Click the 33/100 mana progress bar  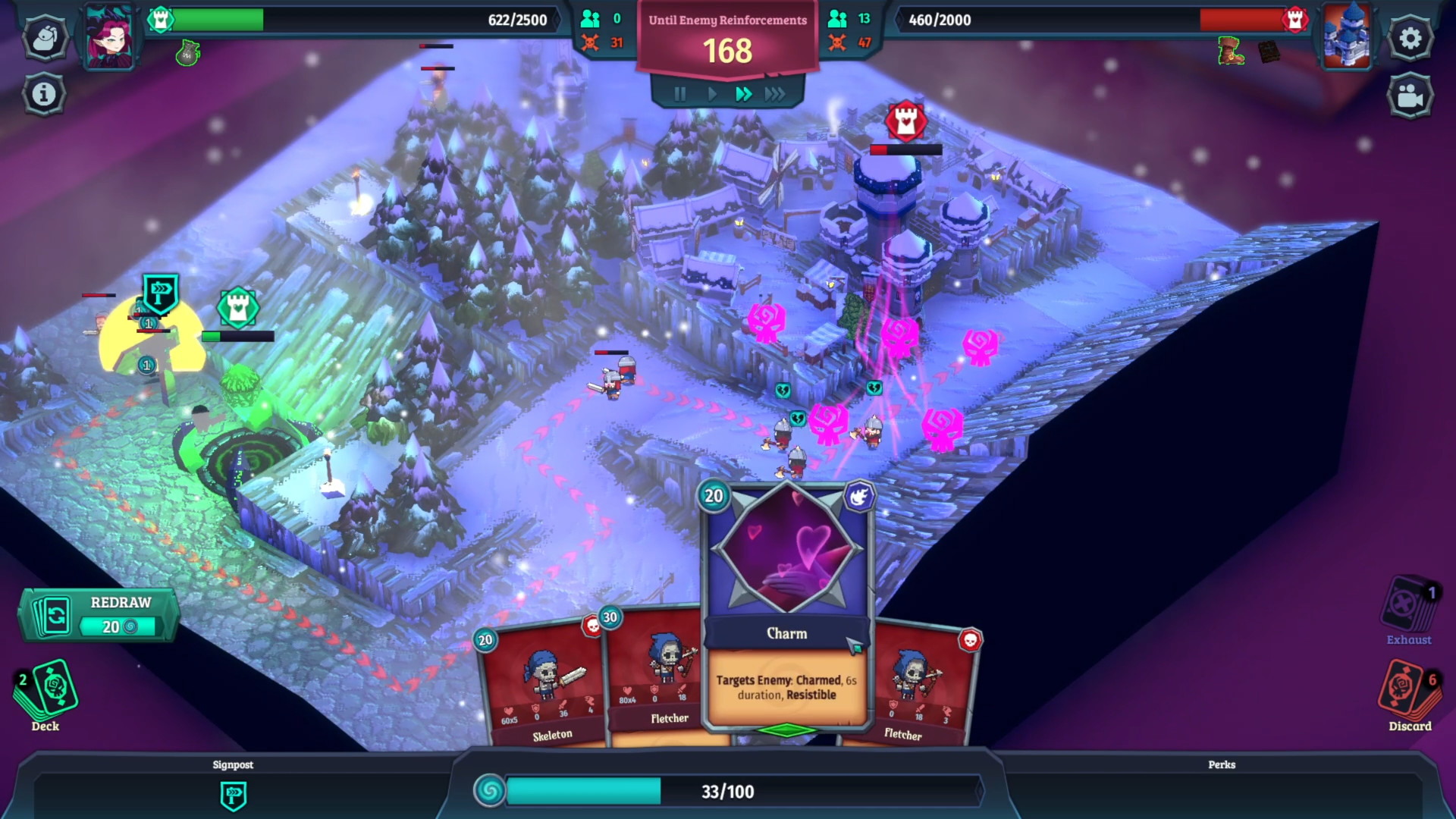pyautogui.click(x=728, y=792)
